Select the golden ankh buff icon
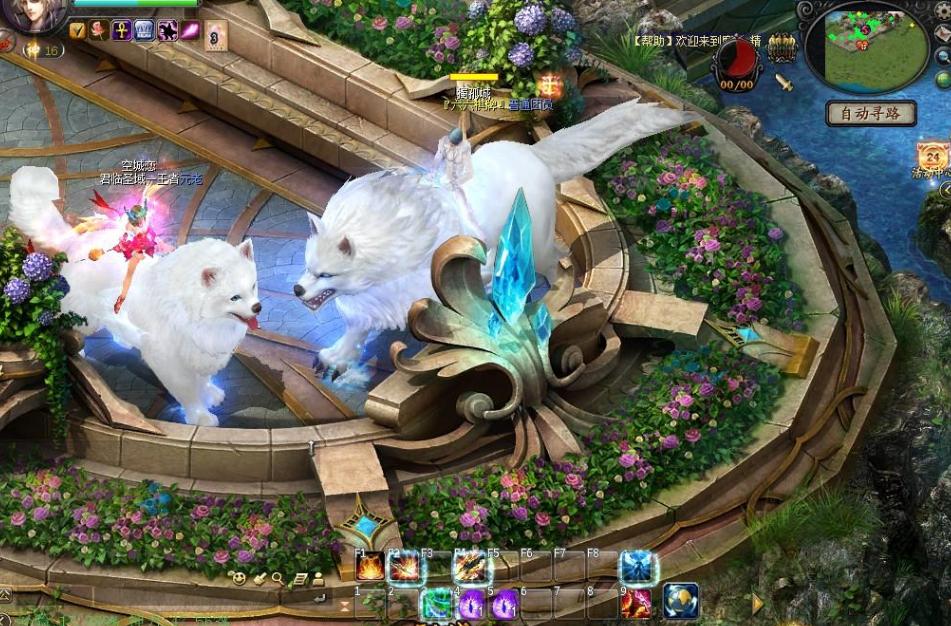 (x=121, y=30)
